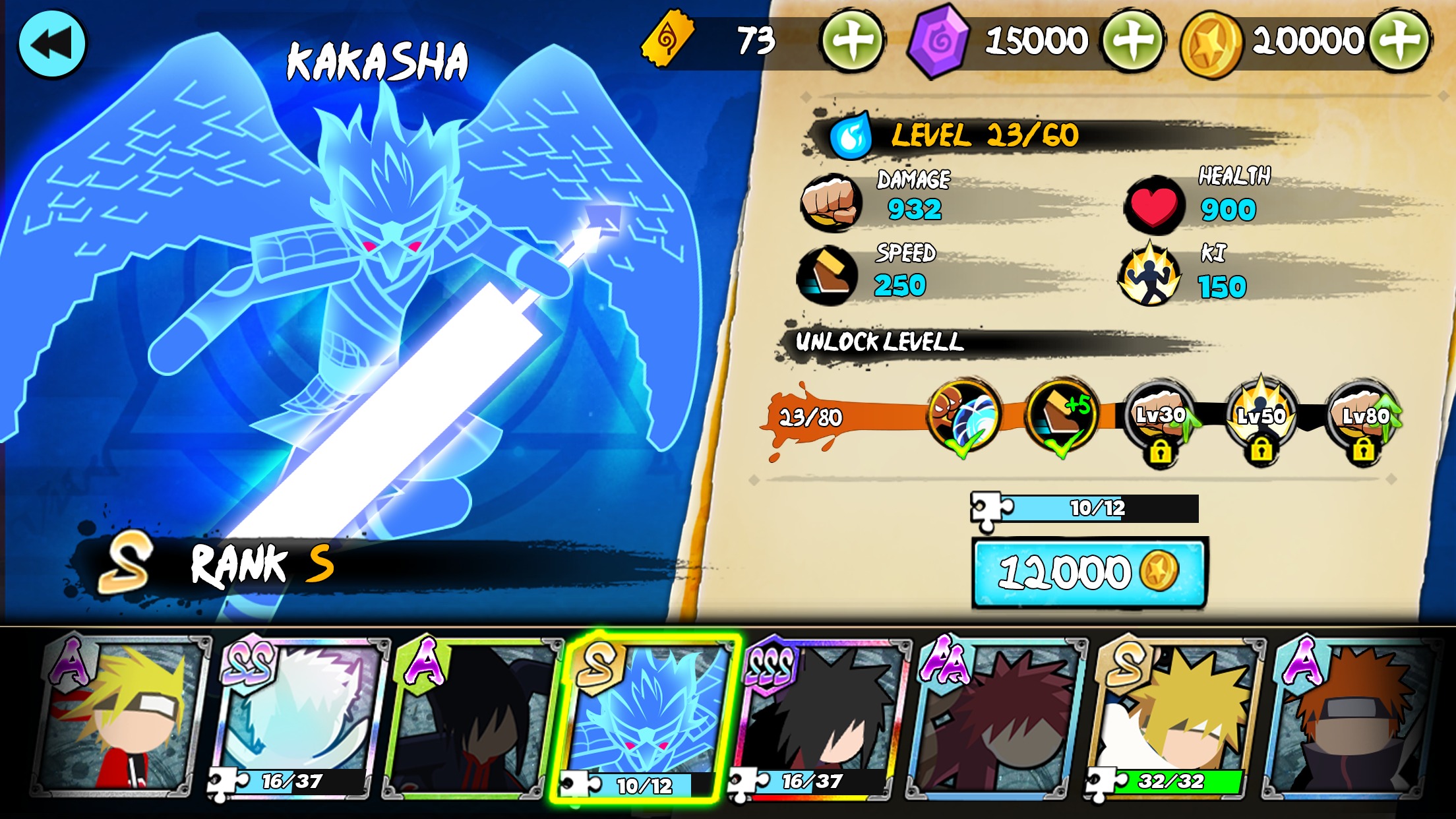Go back with the rewind arrow button
1456x819 pixels.
click(52, 42)
